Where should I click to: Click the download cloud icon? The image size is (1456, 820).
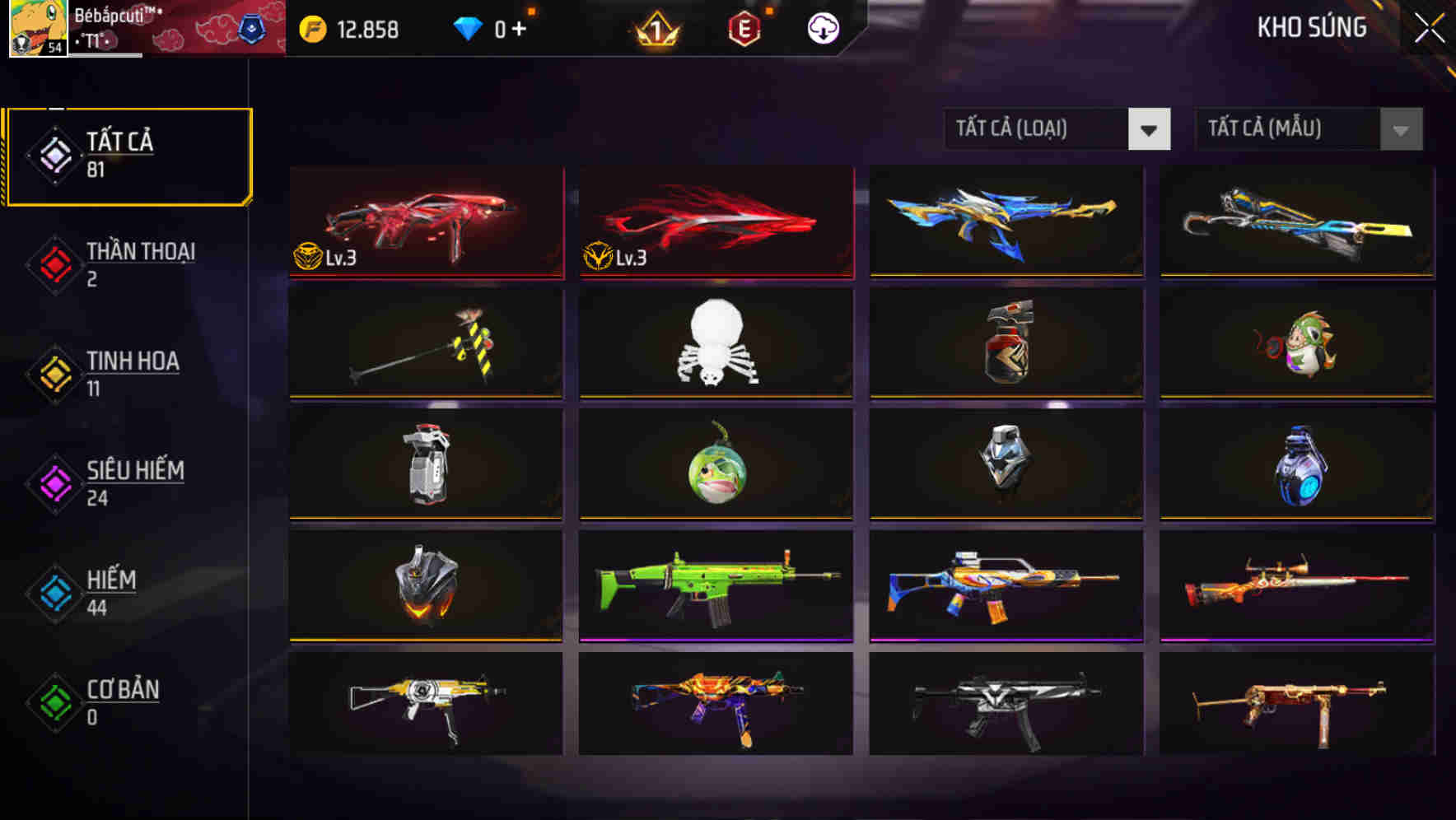pyautogui.click(x=821, y=29)
